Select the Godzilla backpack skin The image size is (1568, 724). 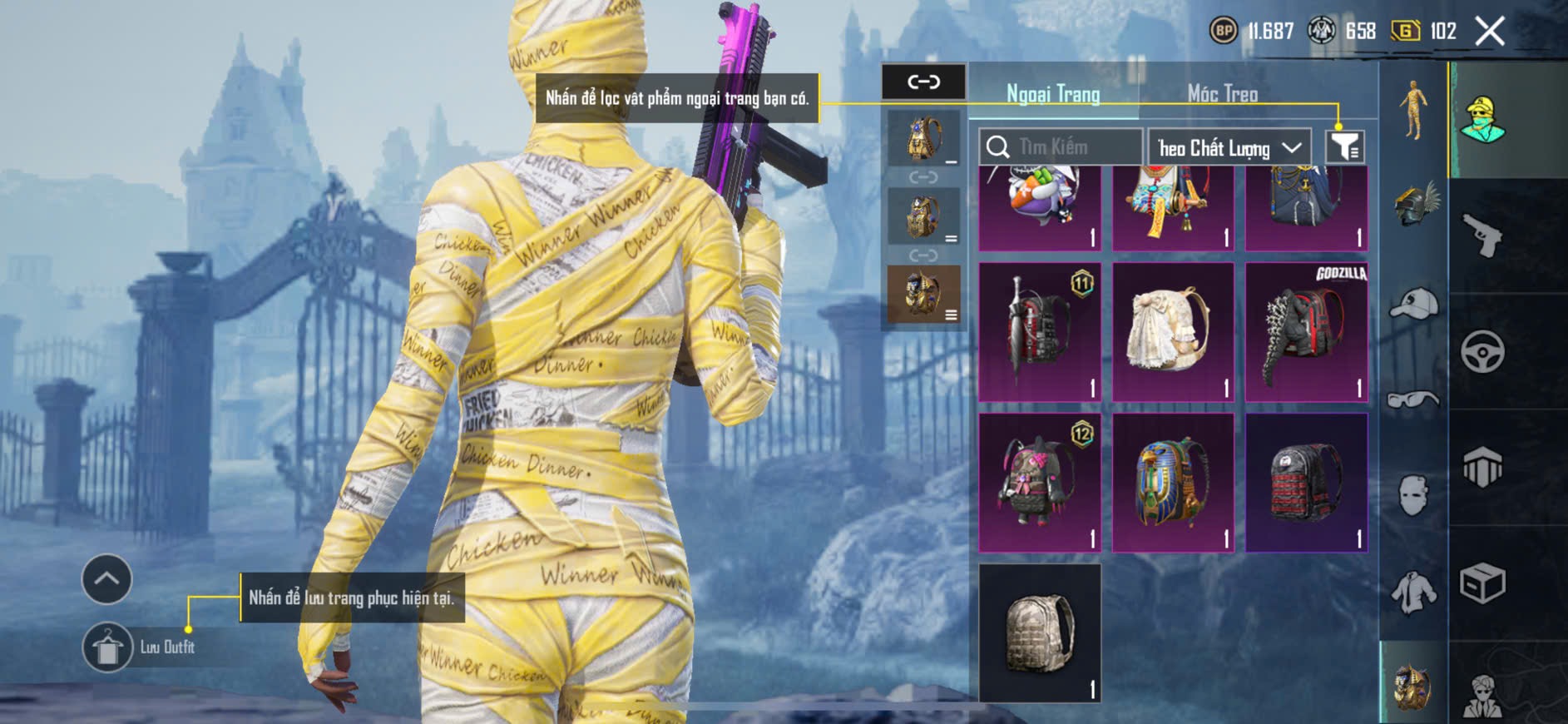pos(1306,332)
